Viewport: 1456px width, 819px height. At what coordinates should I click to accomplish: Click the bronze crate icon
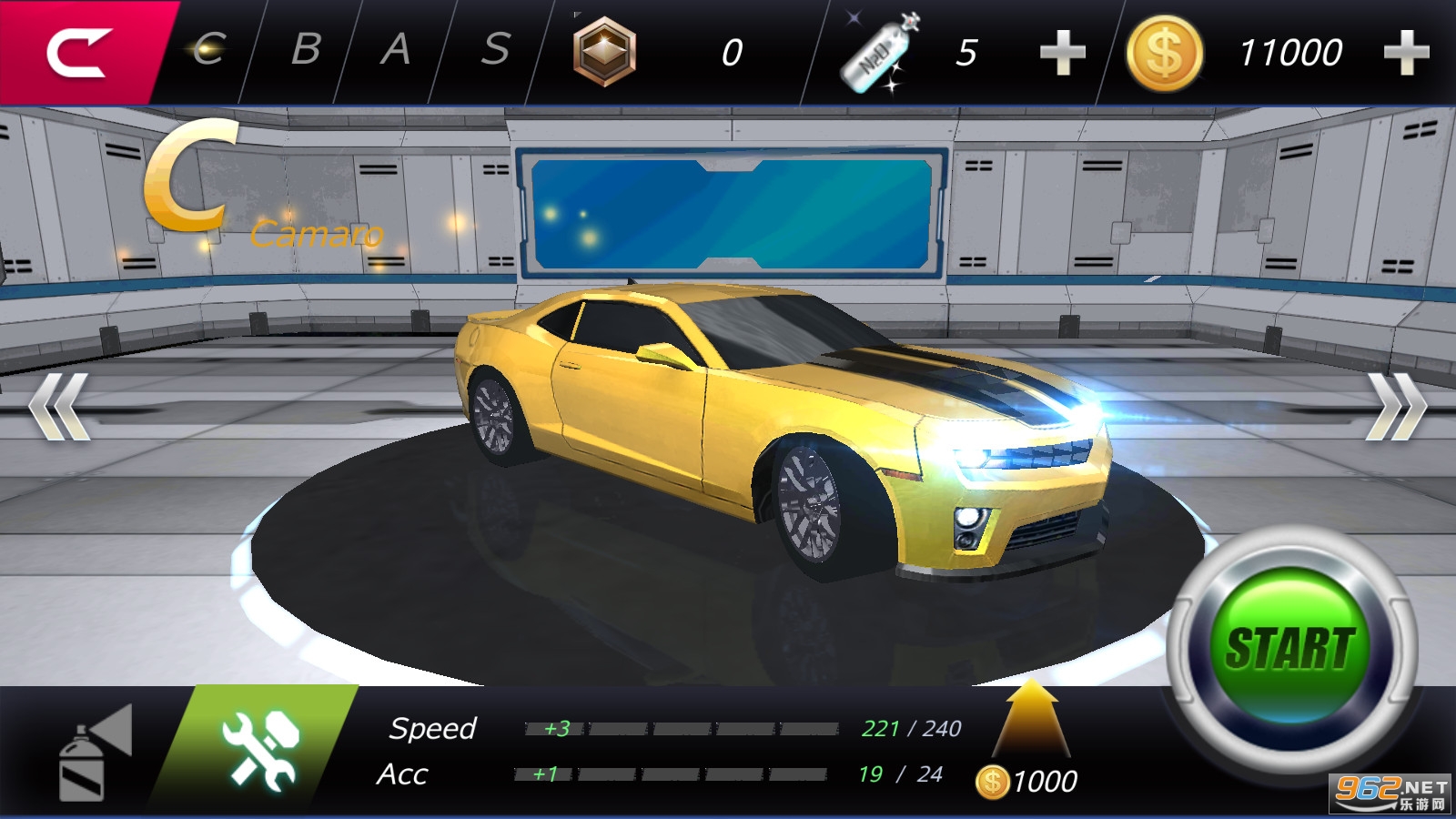(604, 52)
